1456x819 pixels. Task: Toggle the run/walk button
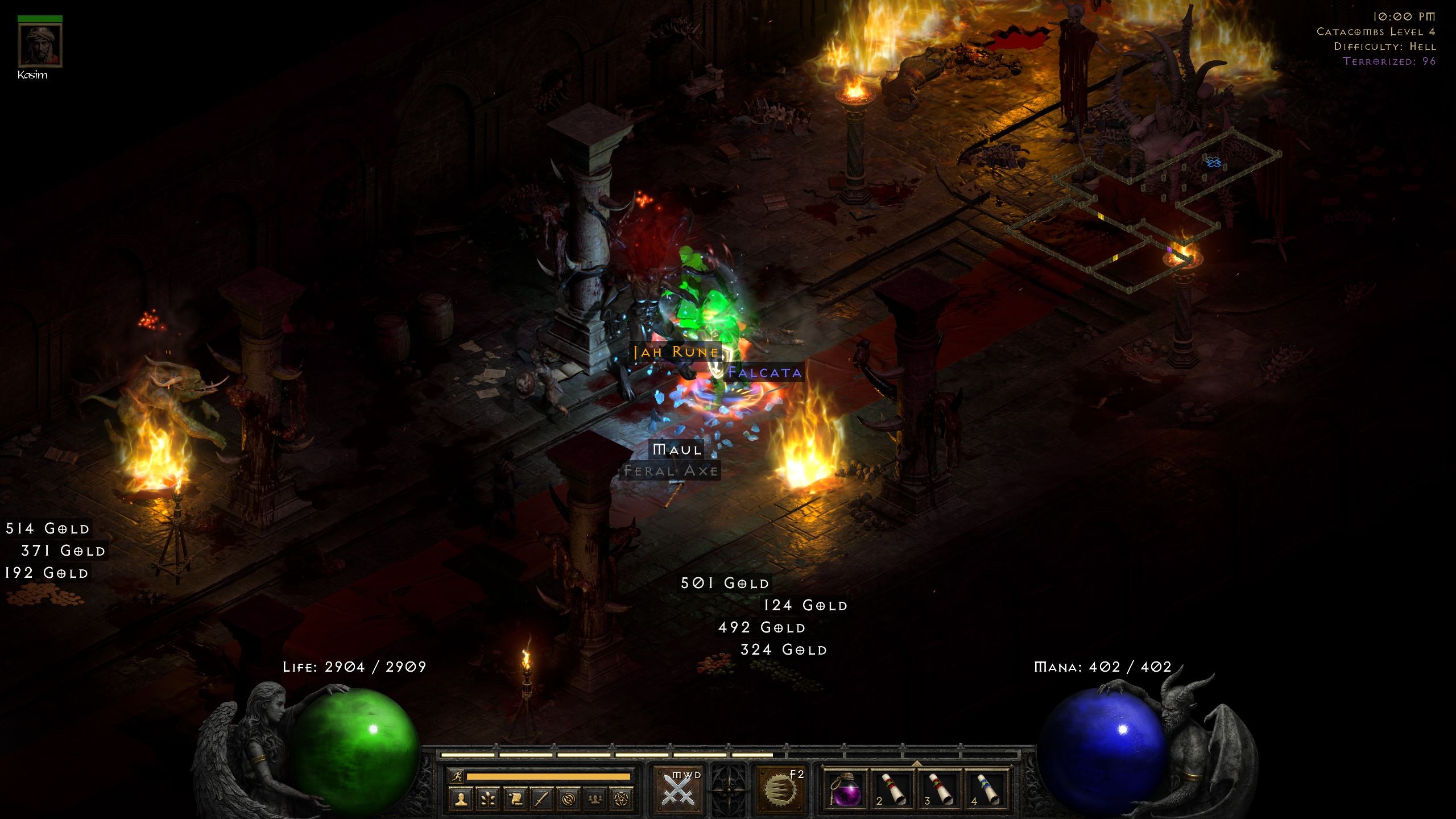[x=456, y=776]
